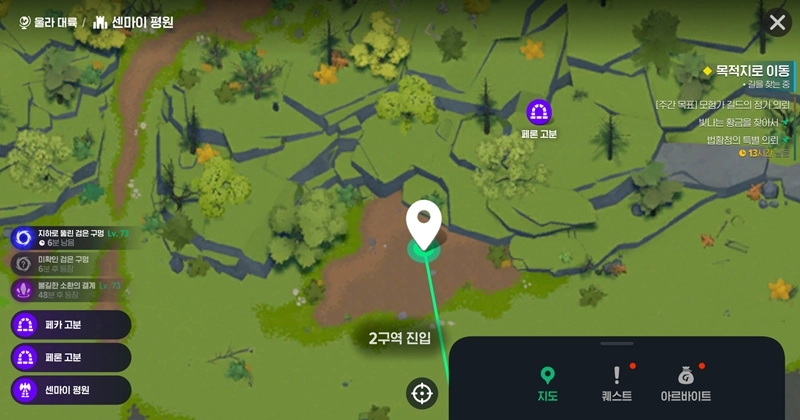Select the 빛나는 황금을 찾아서 quest

738,122
